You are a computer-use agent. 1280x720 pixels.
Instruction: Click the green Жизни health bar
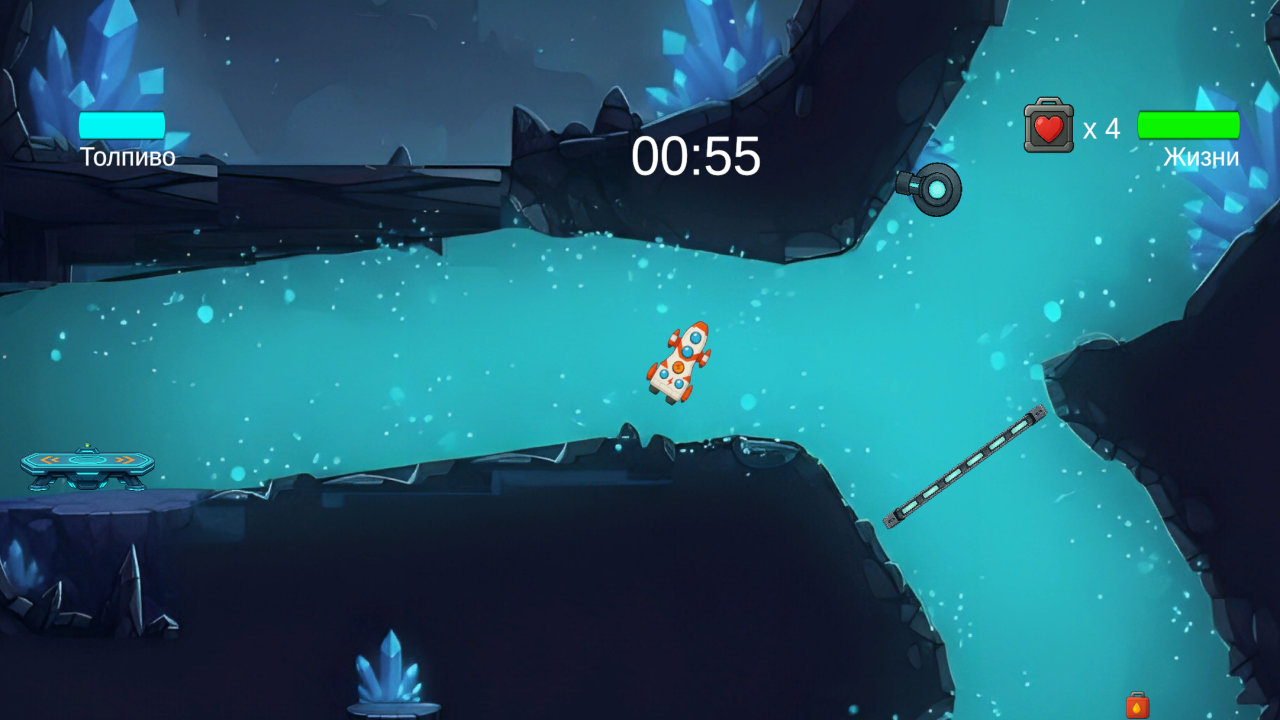(1190, 124)
